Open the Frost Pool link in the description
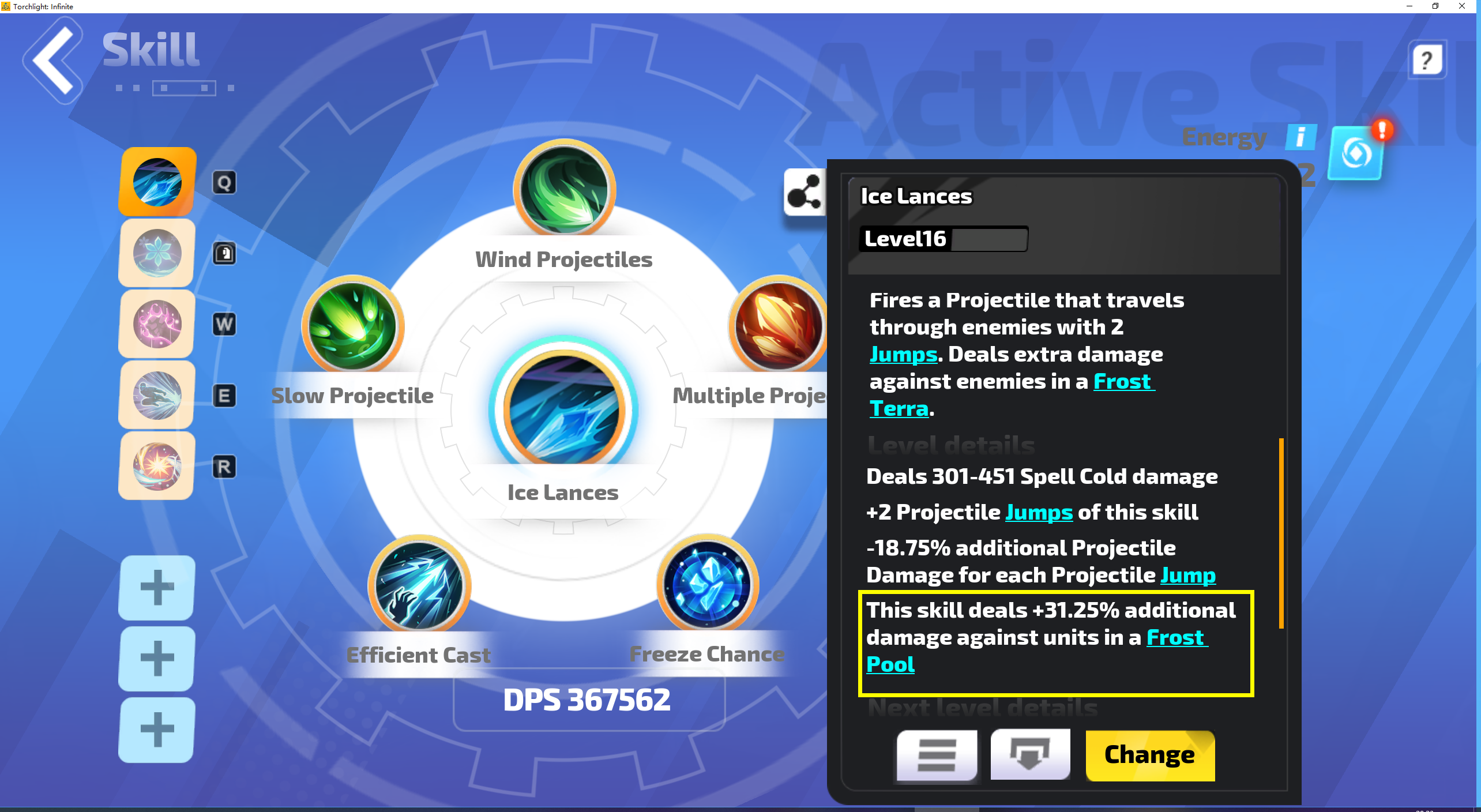The width and height of the screenshot is (1481, 812). pyautogui.click(x=1176, y=638)
